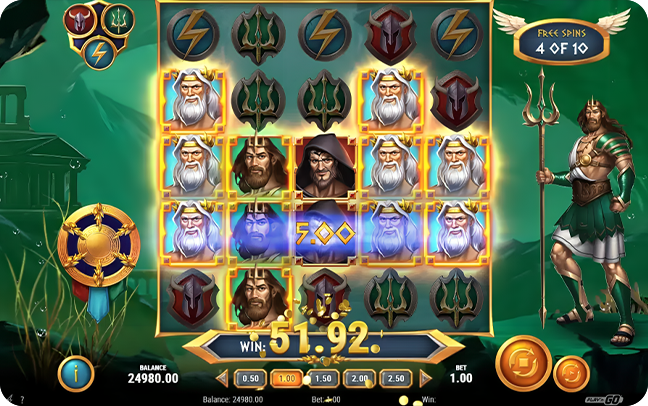This screenshot has width=648, height=406.
Task: Activate the small orange auto-play button
Action: (x=571, y=372)
